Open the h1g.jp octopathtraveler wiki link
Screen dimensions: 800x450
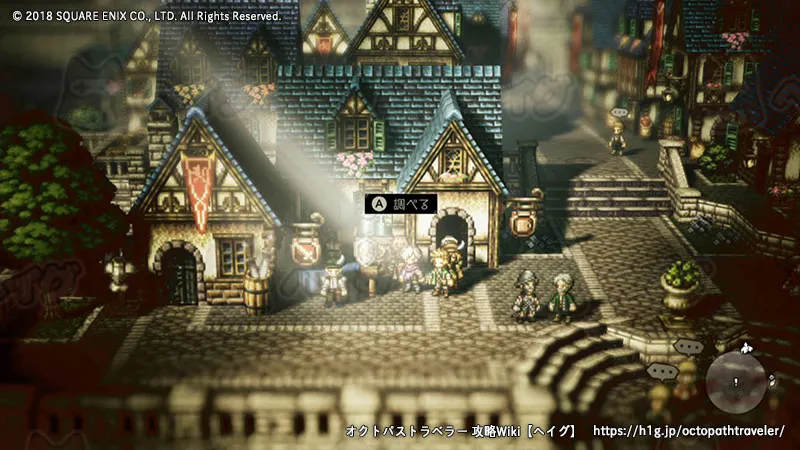(x=689, y=431)
